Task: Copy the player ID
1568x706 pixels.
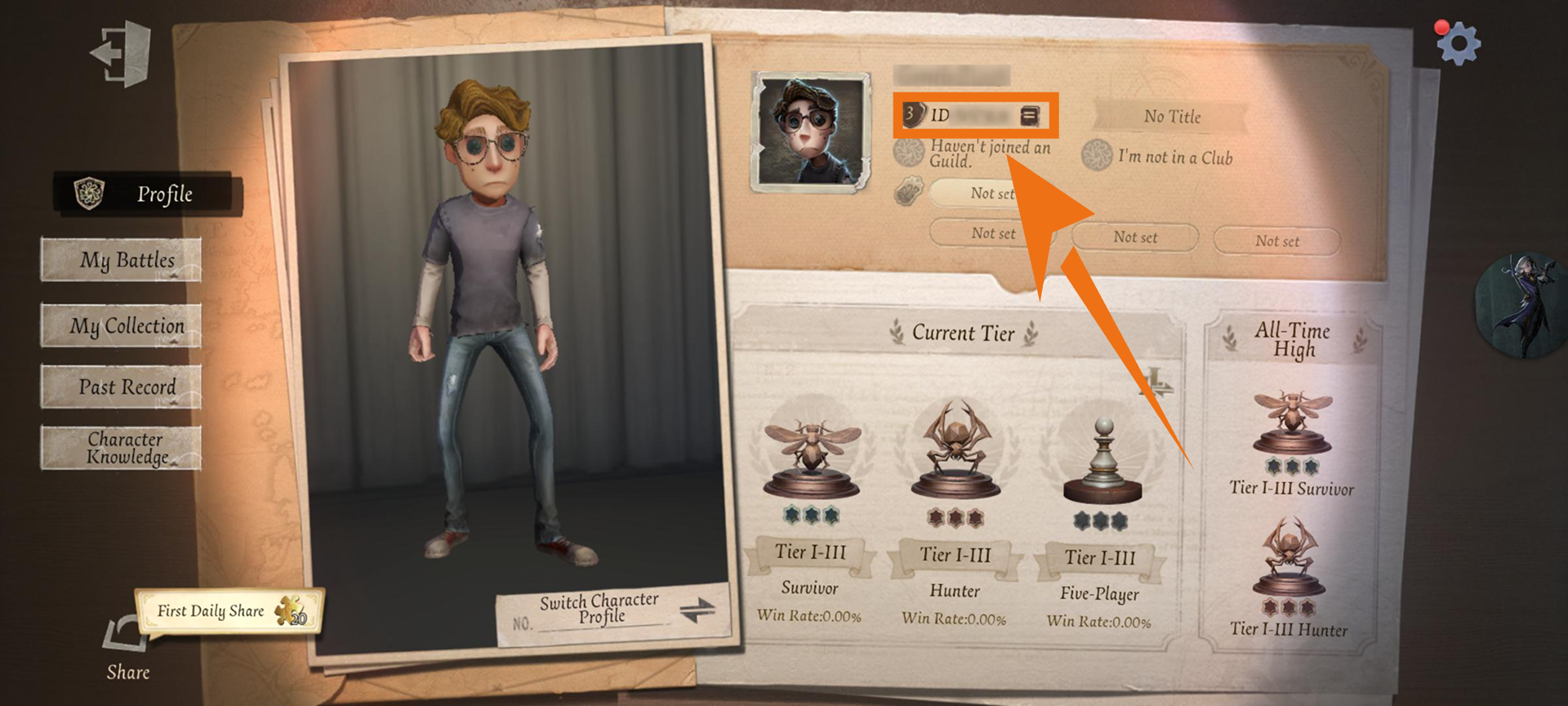Action: click(x=1031, y=116)
